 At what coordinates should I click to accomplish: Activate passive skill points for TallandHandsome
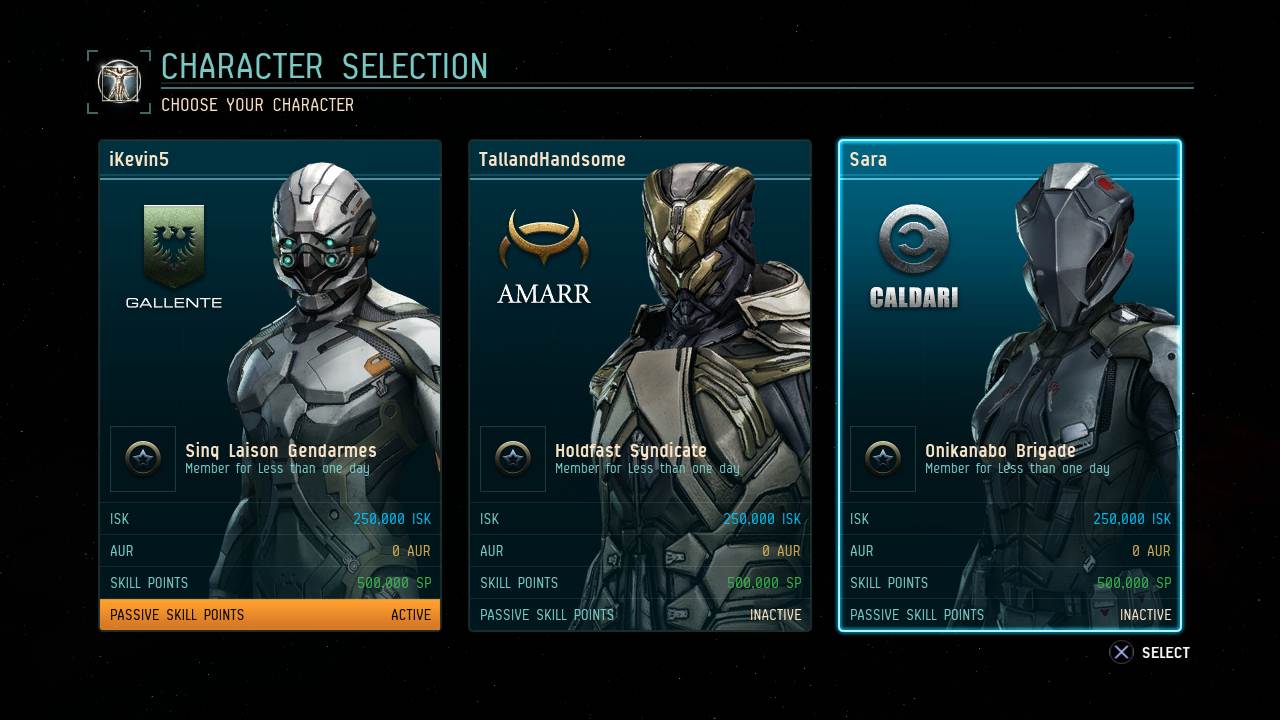640,615
